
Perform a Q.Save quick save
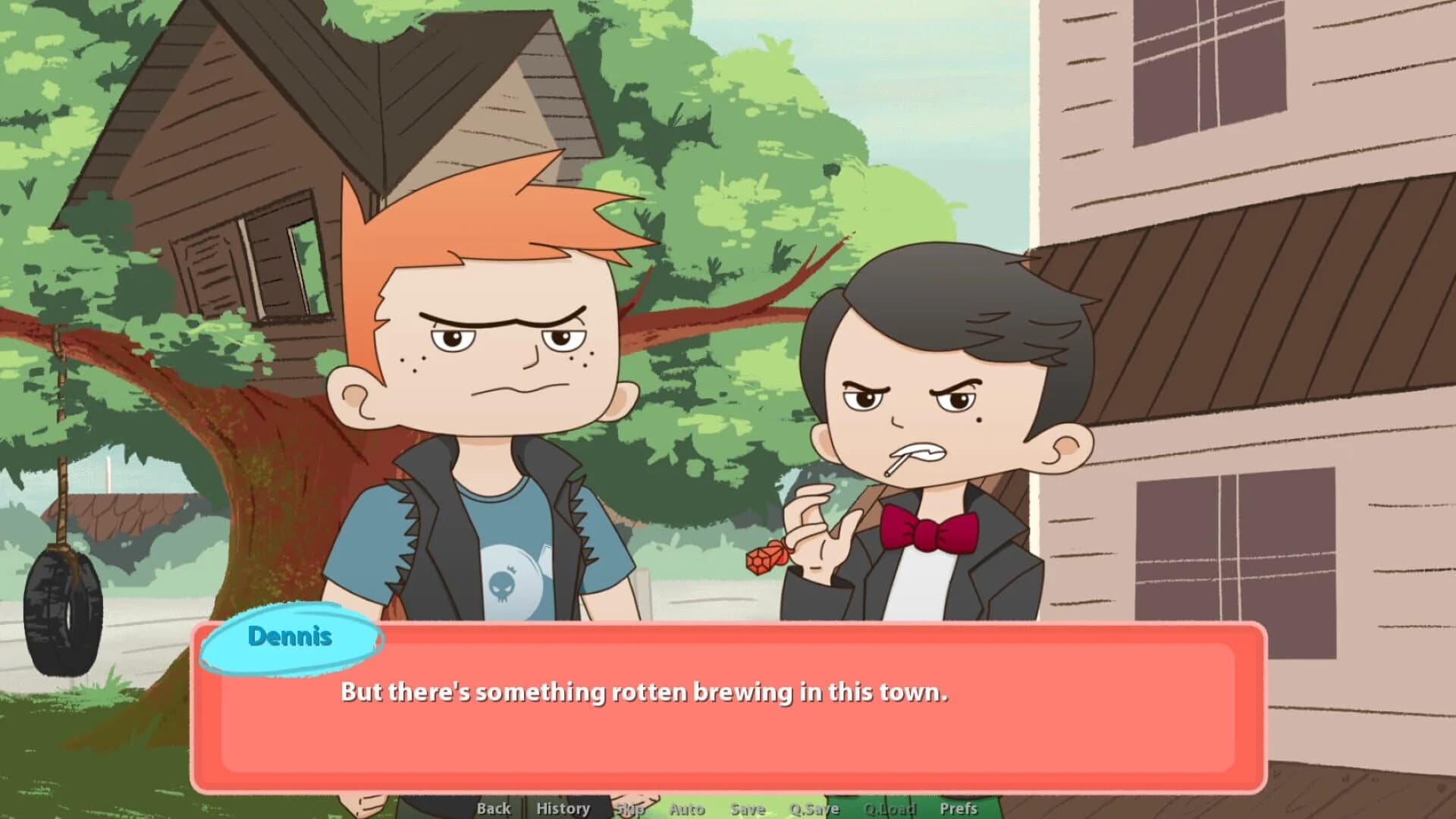tap(813, 808)
